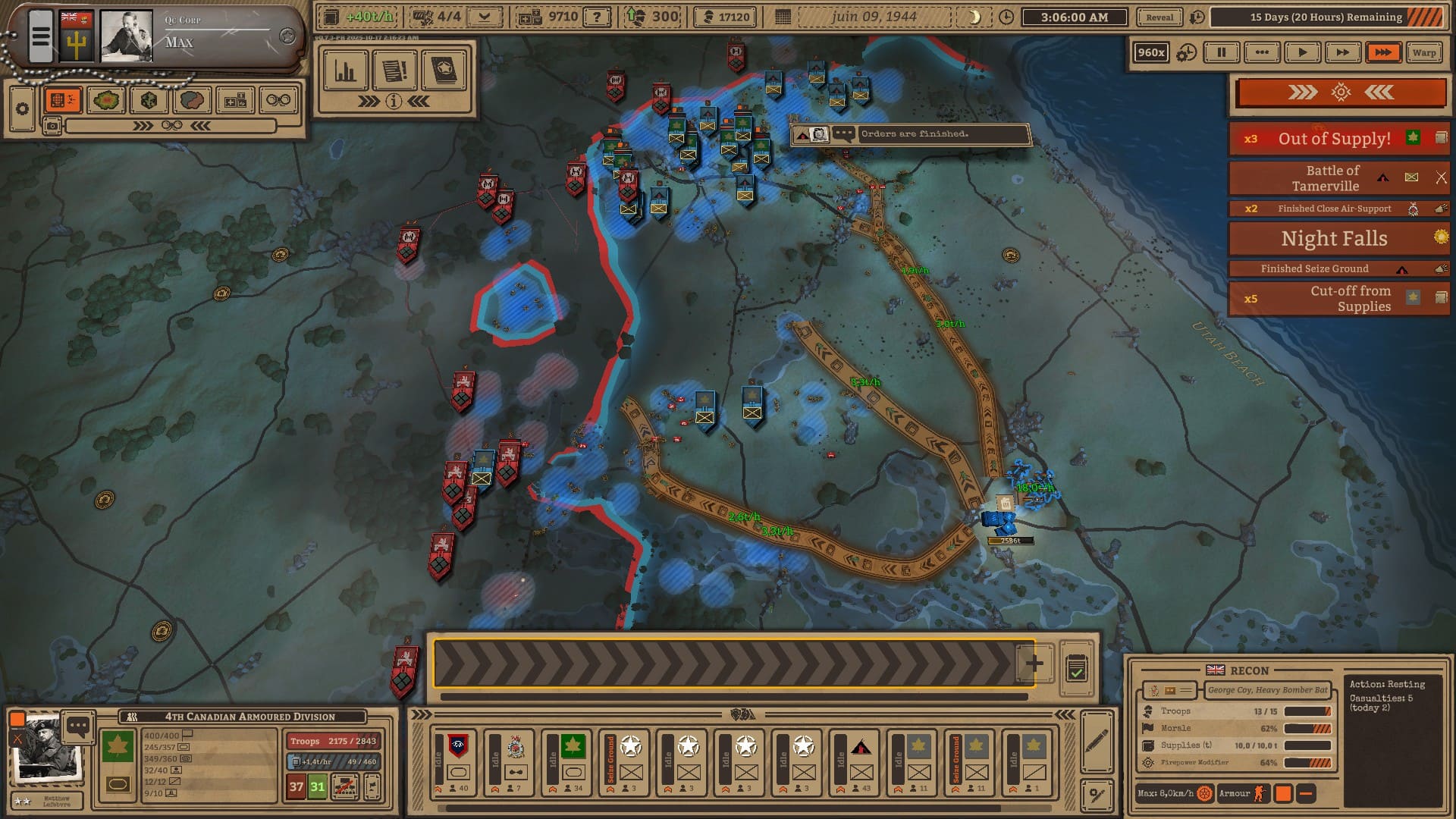Viewport: 1456px width, 819px height.
Task: Set game speed to double fast-forward
Action: pos(1342,52)
